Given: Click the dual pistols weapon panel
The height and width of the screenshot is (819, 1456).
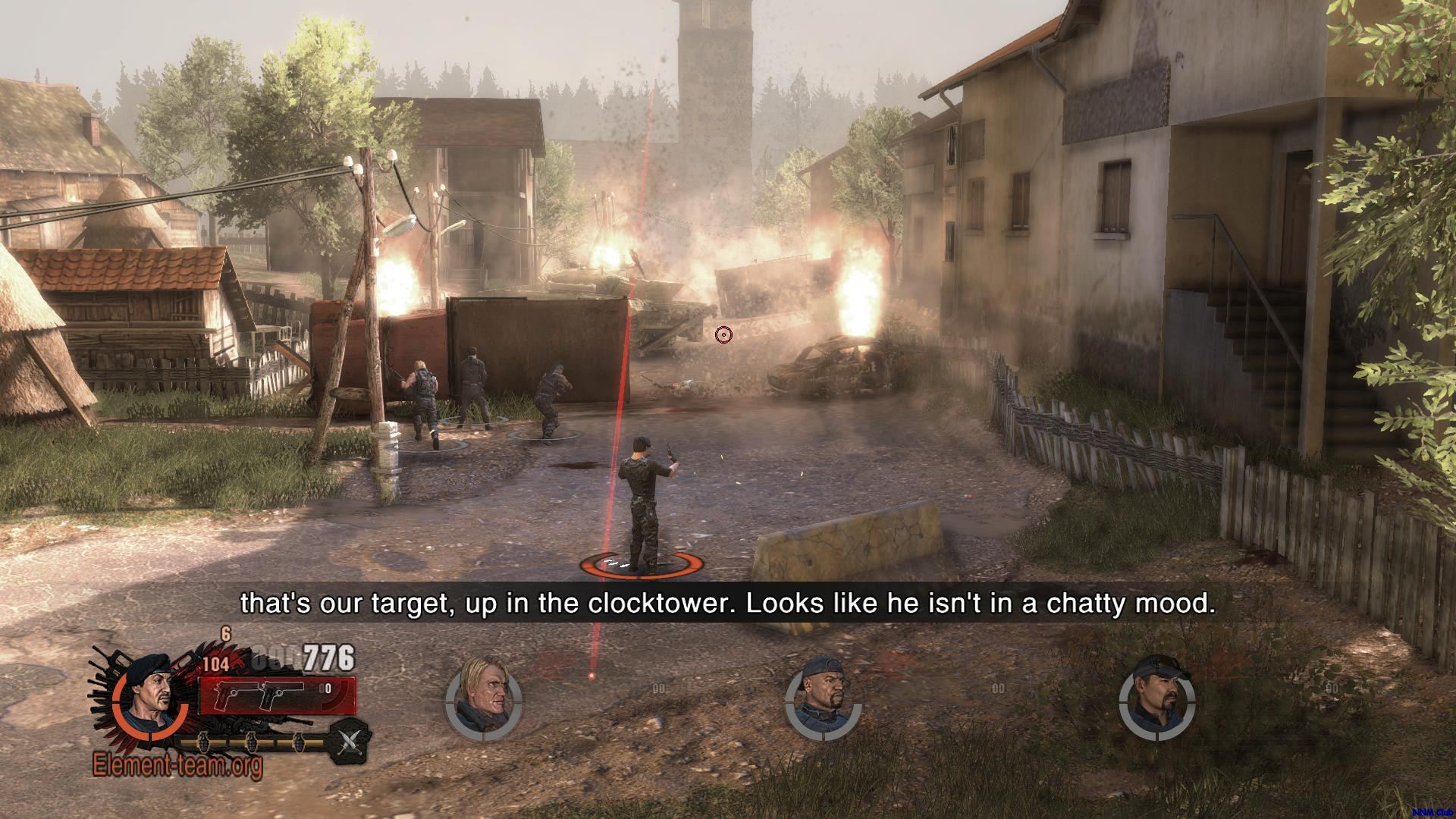Looking at the screenshot, I should [276, 695].
